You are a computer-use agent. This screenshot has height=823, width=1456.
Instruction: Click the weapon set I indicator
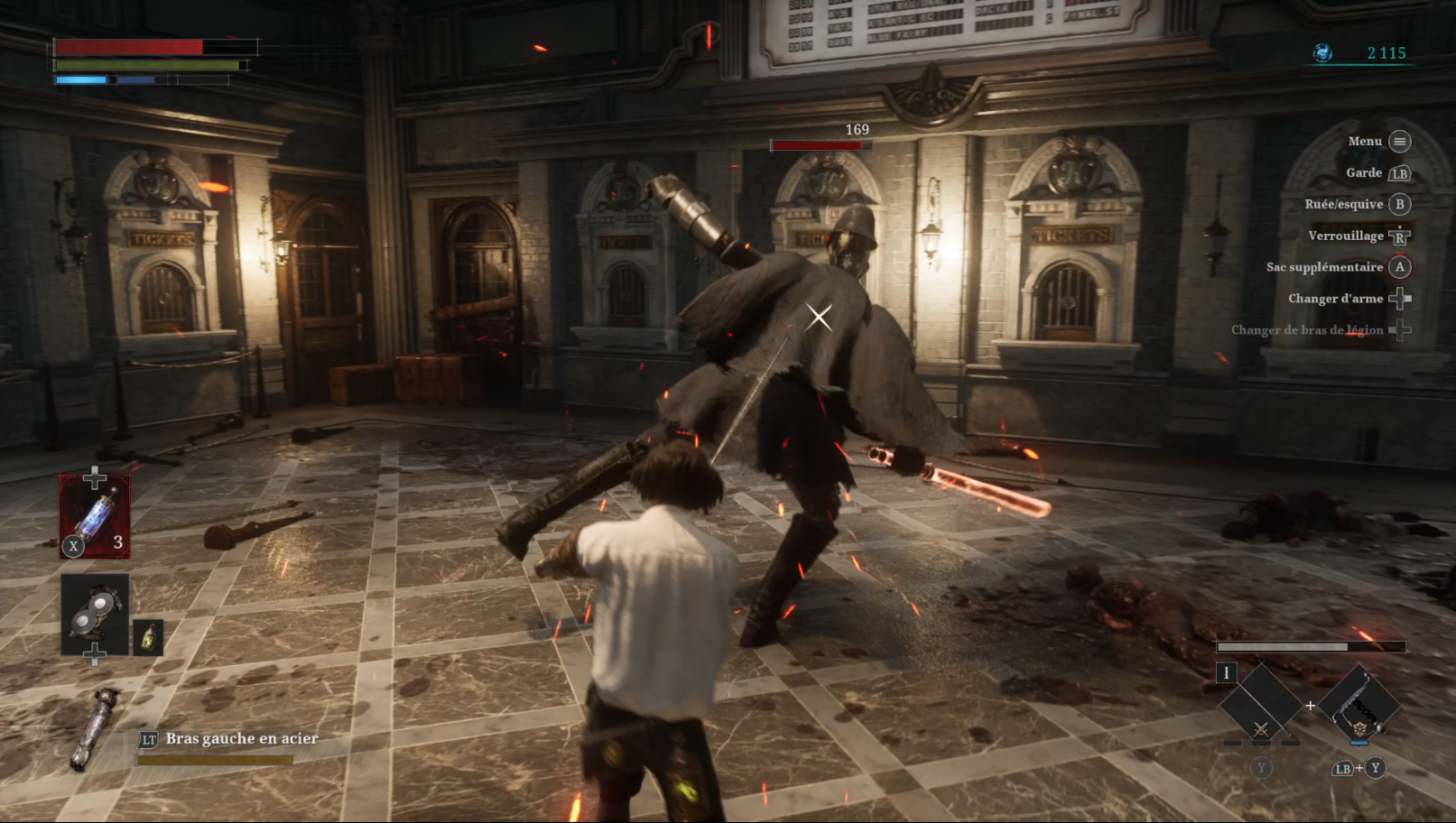point(1226,672)
